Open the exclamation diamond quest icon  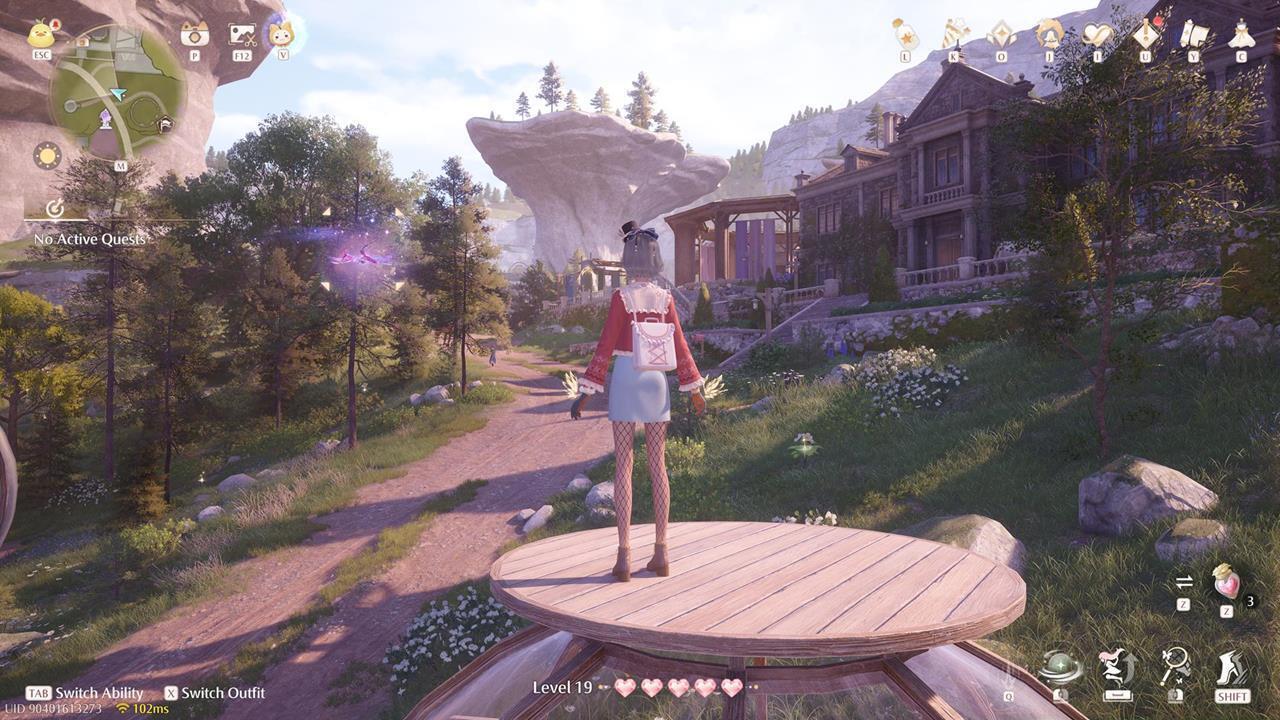click(x=1146, y=34)
